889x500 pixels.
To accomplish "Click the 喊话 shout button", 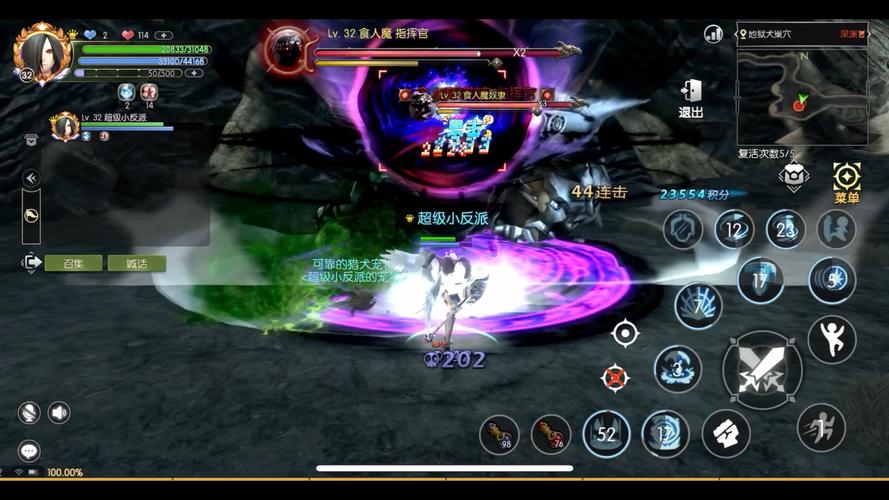I will pyautogui.click(x=136, y=263).
